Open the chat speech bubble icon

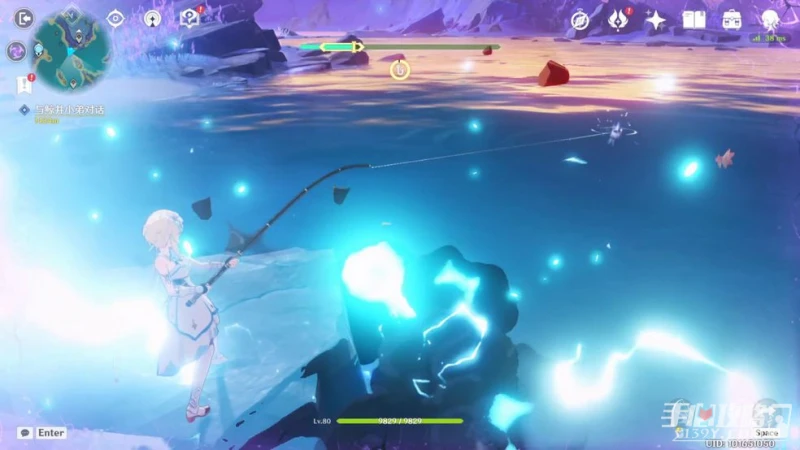point(25,433)
